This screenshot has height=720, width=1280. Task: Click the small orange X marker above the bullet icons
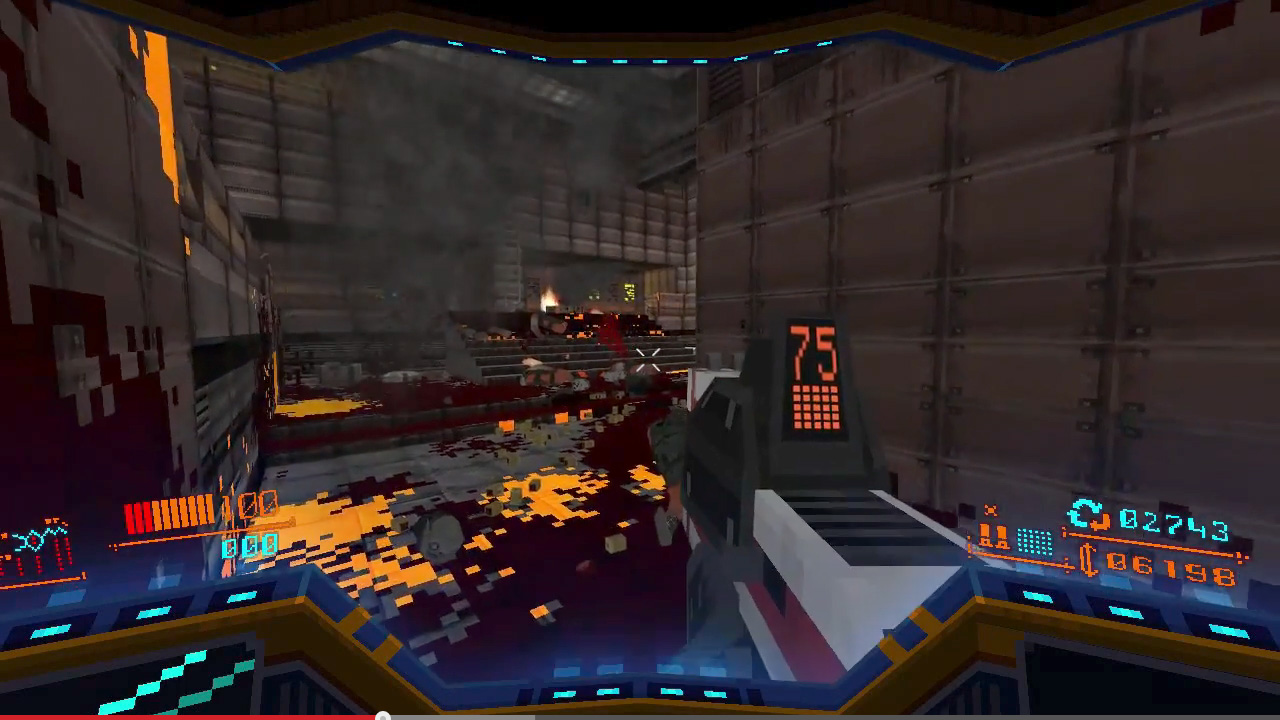tap(992, 508)
